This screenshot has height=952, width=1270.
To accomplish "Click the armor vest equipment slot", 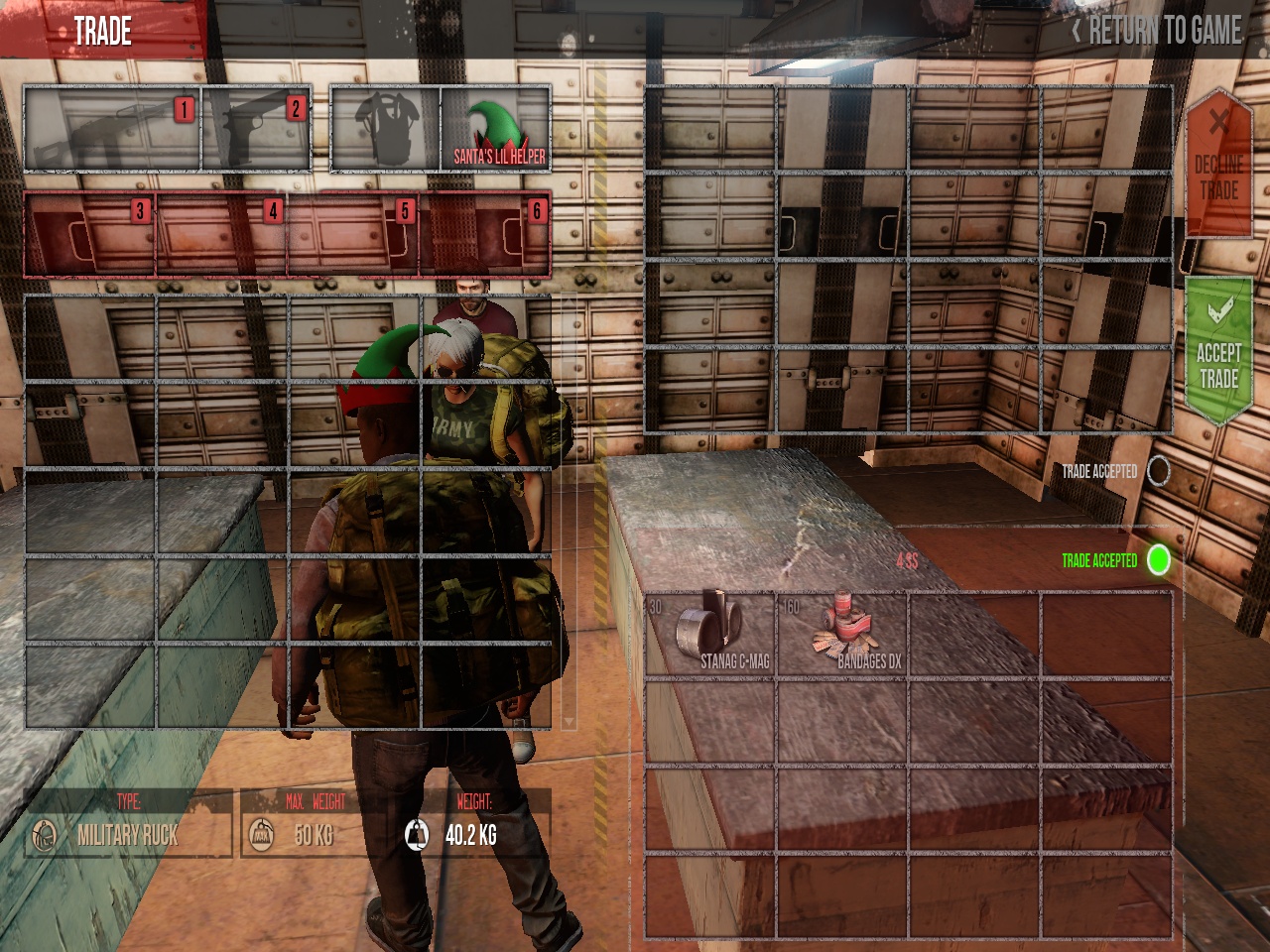I will tap(385, 129).
